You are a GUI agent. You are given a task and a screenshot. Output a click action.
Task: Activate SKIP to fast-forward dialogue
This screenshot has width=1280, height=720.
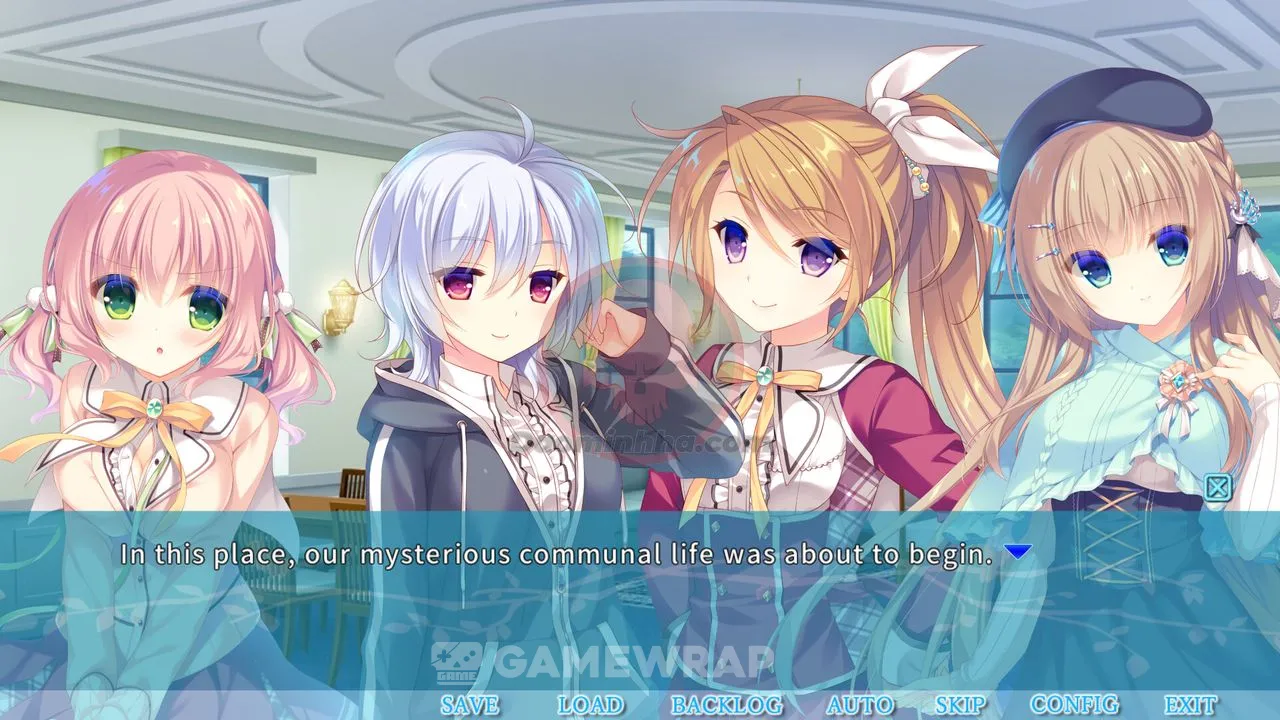click(x=960, y=705)
